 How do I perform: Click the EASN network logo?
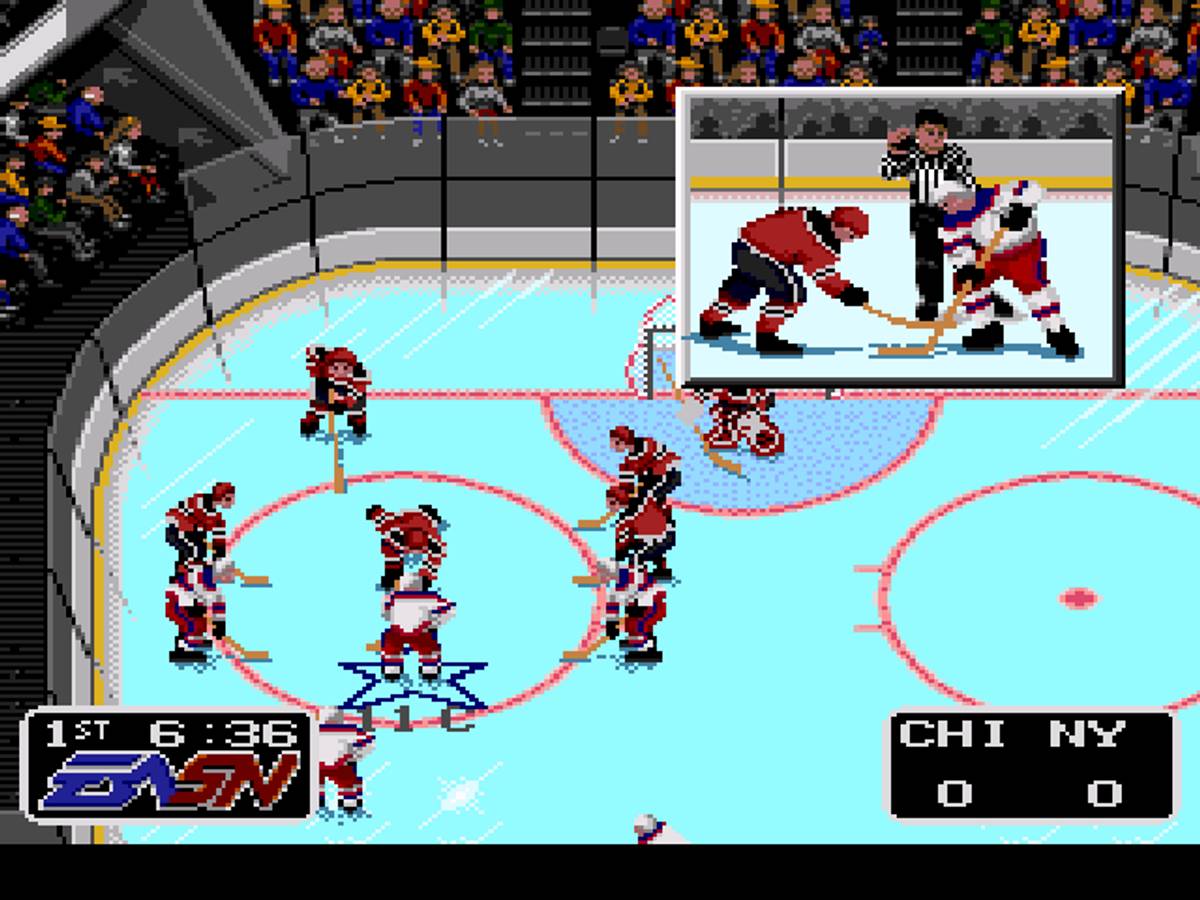point(170,781)
